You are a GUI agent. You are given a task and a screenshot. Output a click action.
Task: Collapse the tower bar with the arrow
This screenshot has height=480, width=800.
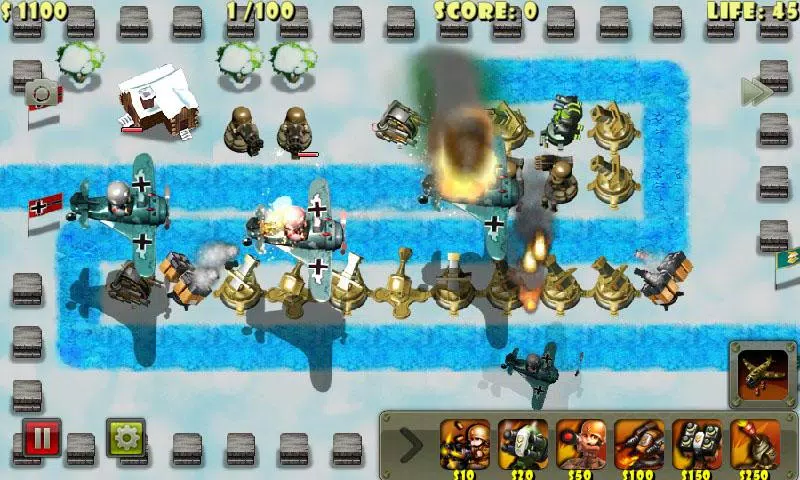click(410, 441)
